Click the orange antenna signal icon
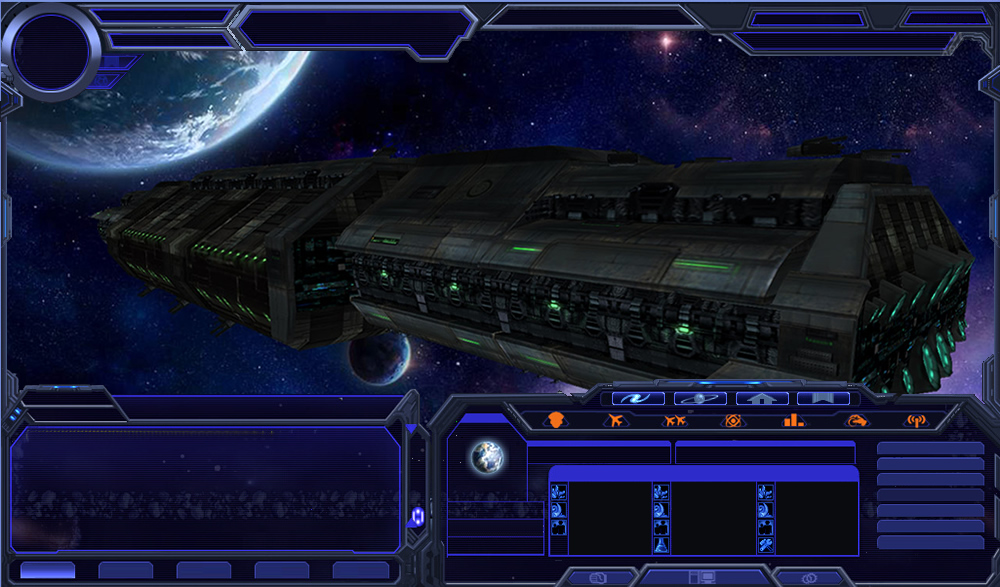The height and width of the screenshot is (587, 1000). click(x=915, y=421)
